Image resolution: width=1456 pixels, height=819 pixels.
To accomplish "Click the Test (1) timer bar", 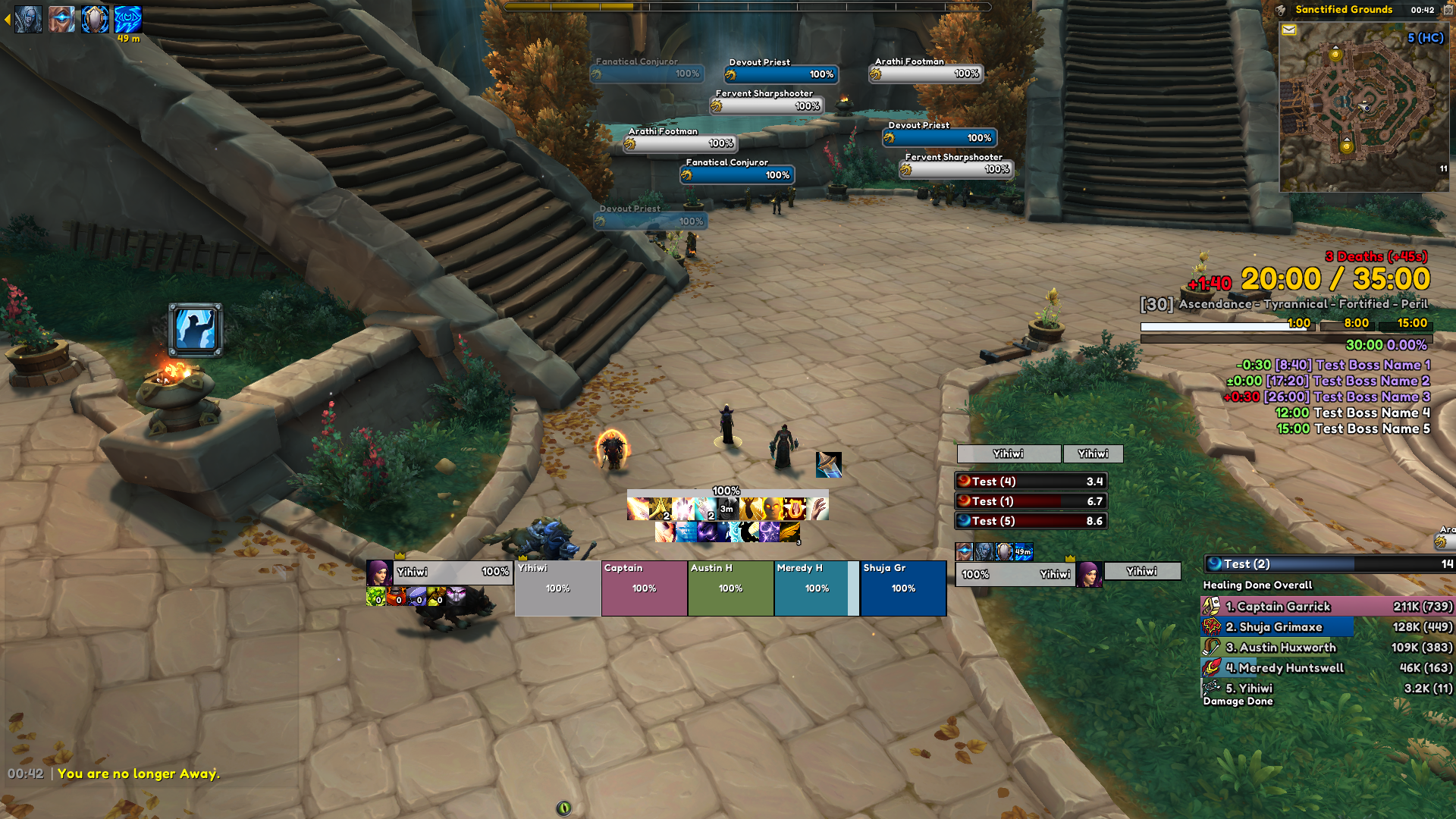I will click(x=1031, y=501).
